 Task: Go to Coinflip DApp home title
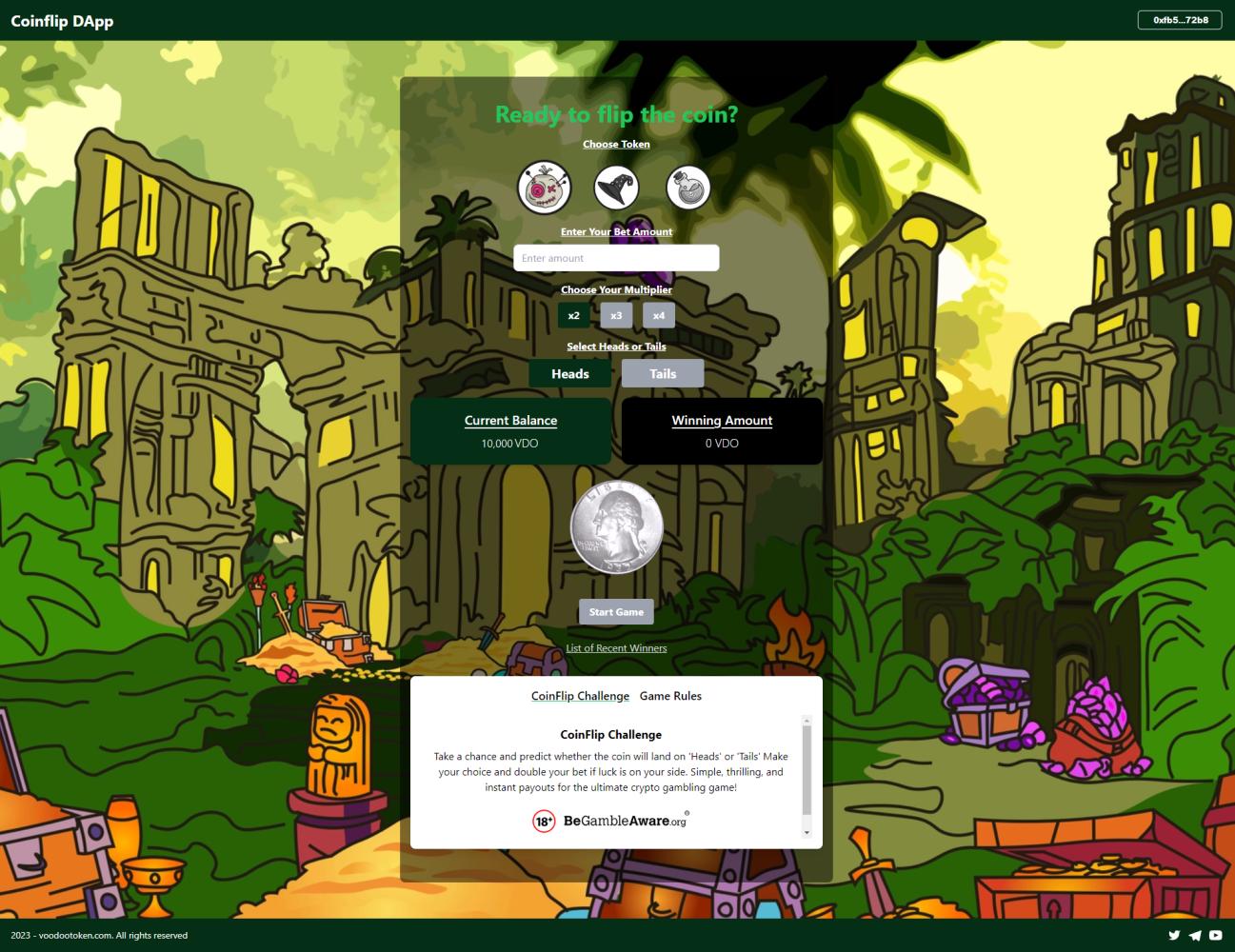[x=62, y=21]
